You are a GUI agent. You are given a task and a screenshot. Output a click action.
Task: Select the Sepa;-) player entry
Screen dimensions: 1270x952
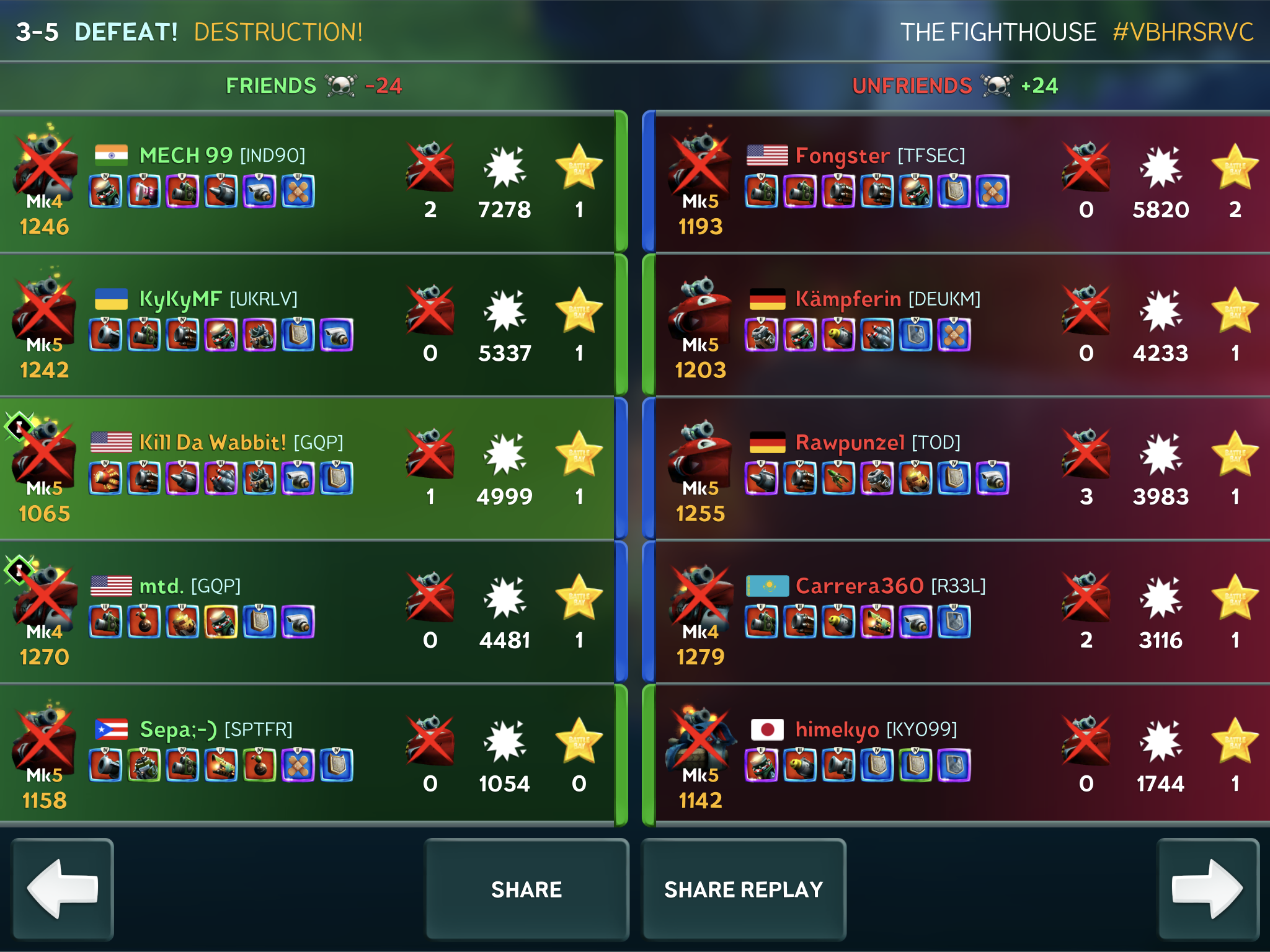coord(308,756)
